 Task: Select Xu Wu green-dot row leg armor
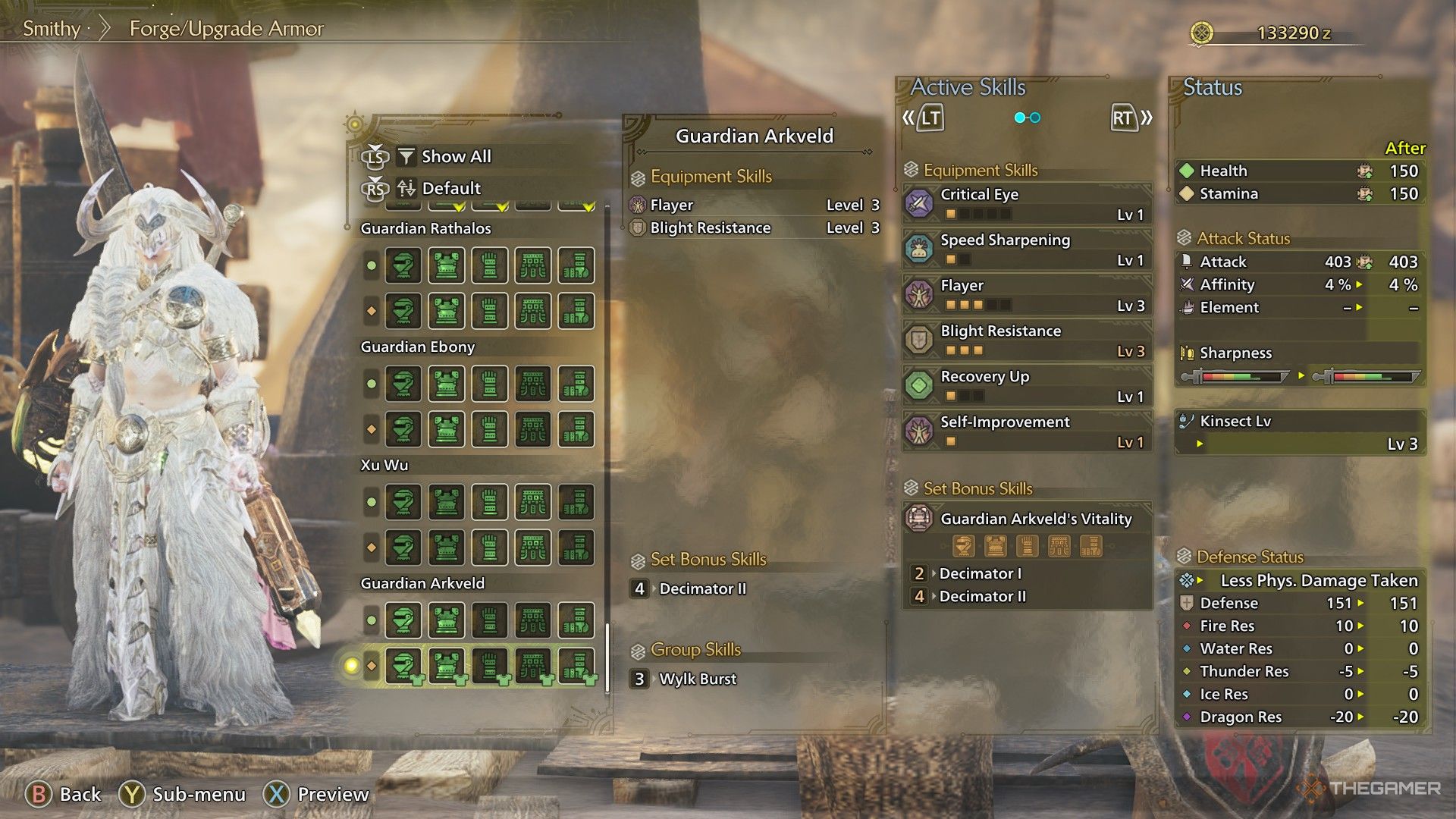click(576, 503)
